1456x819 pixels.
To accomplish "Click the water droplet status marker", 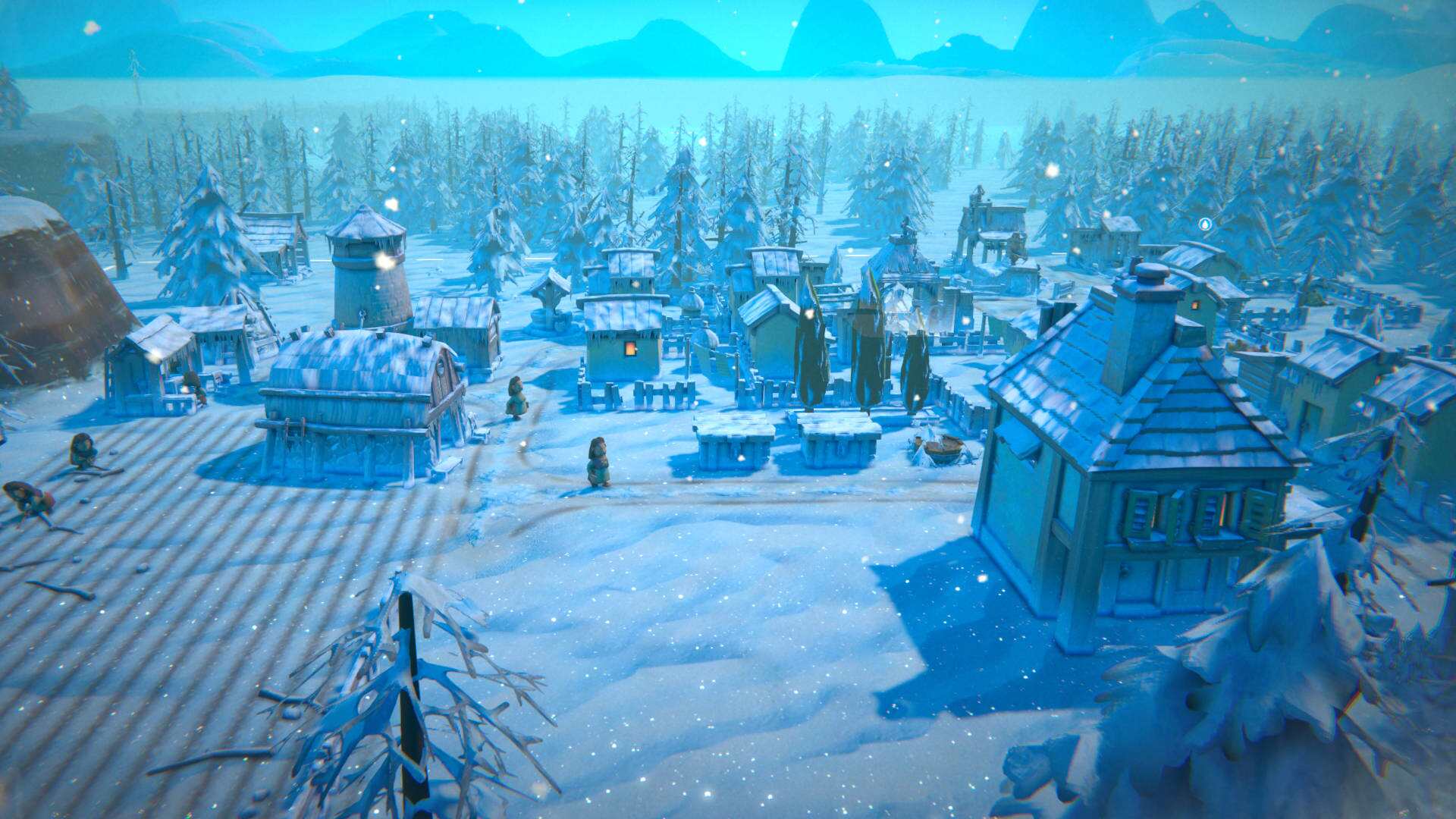I will point(1205,224).
